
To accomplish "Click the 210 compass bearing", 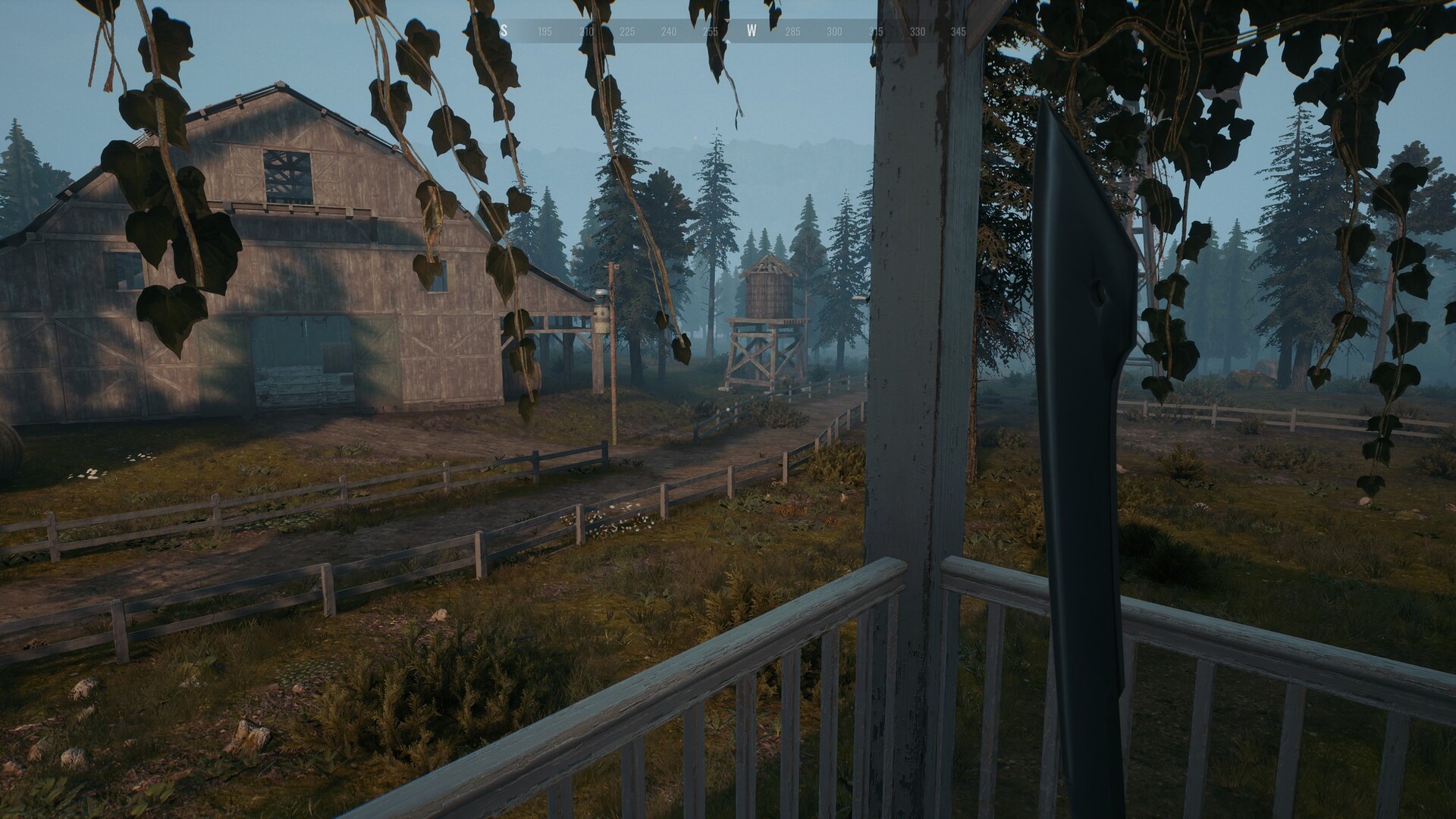I will [586, 30].
